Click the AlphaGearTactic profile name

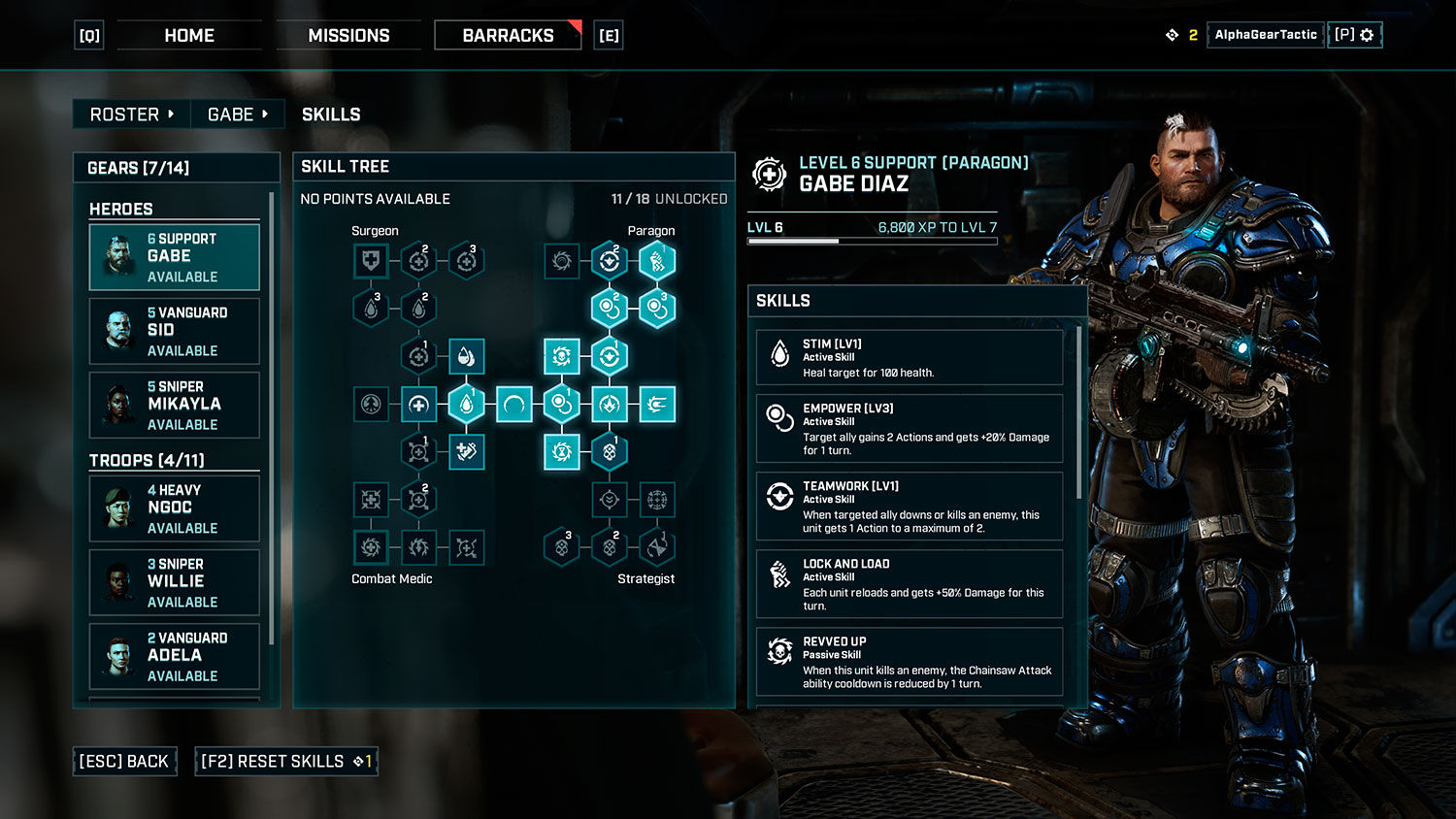tap(1265, 35)
